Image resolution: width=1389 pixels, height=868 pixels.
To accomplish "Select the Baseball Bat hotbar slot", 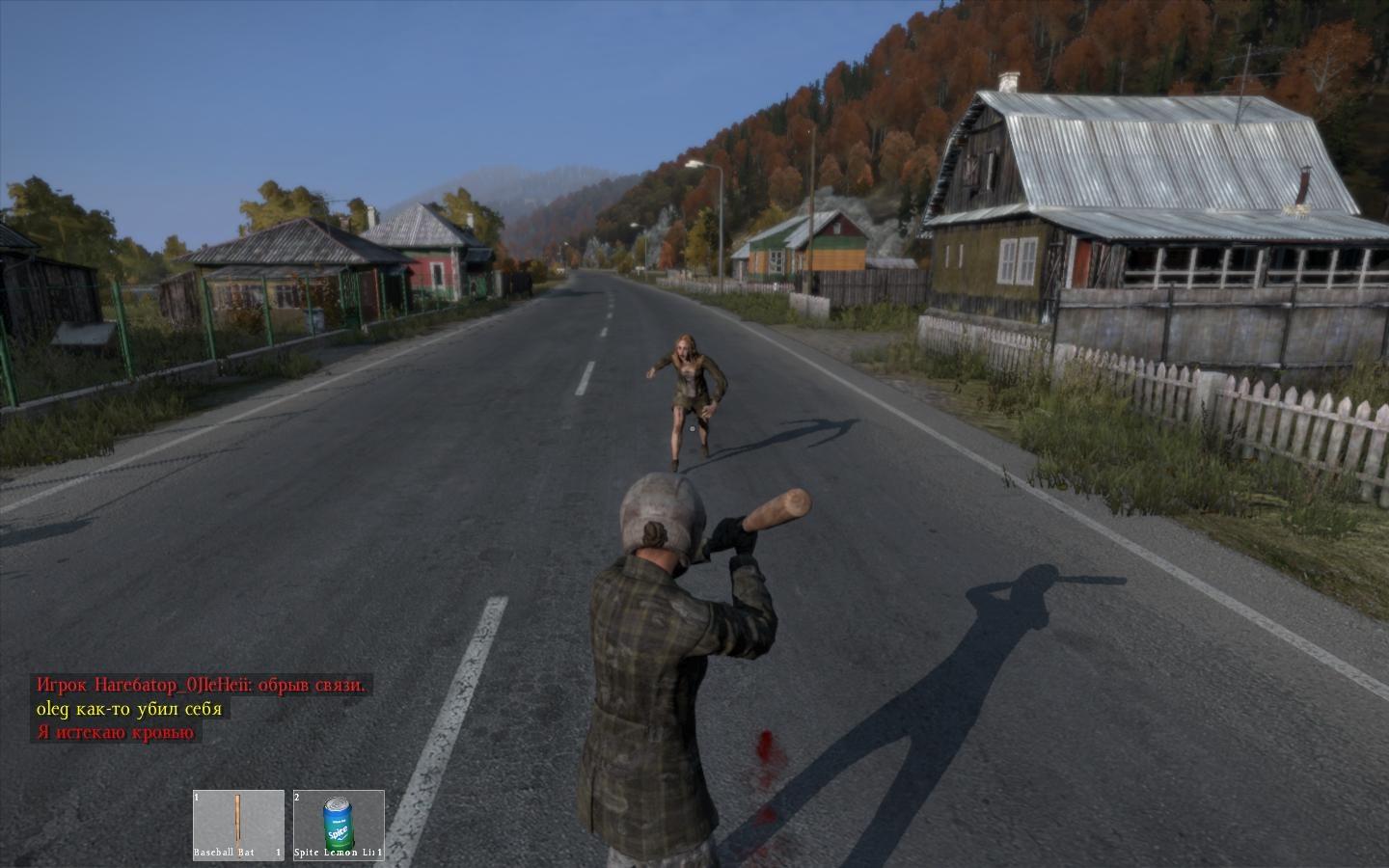I will [x=238, y=825].
